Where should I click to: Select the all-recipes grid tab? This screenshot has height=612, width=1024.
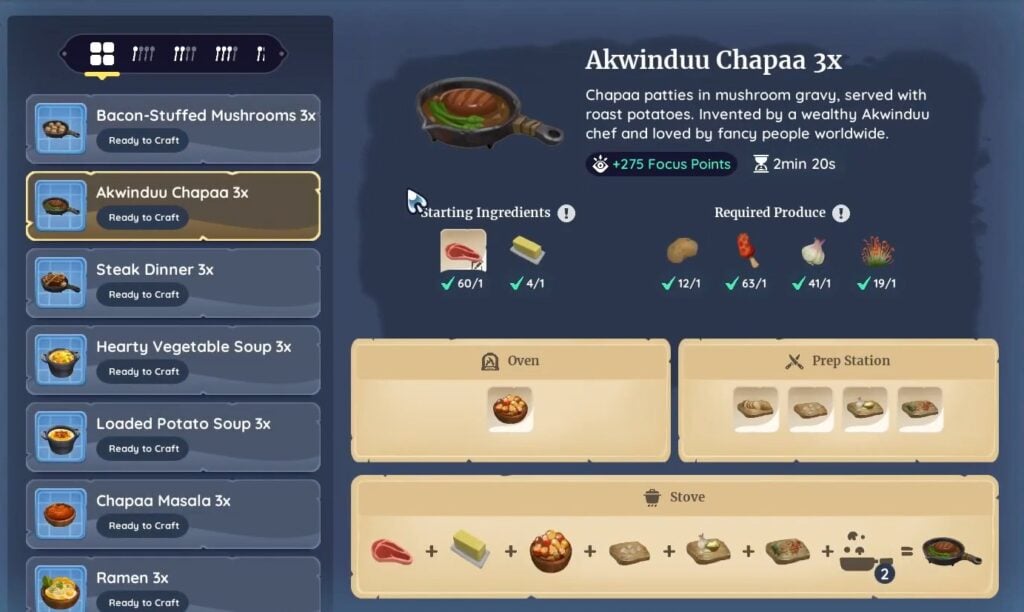pyautogui.click(x=102, y=54)
